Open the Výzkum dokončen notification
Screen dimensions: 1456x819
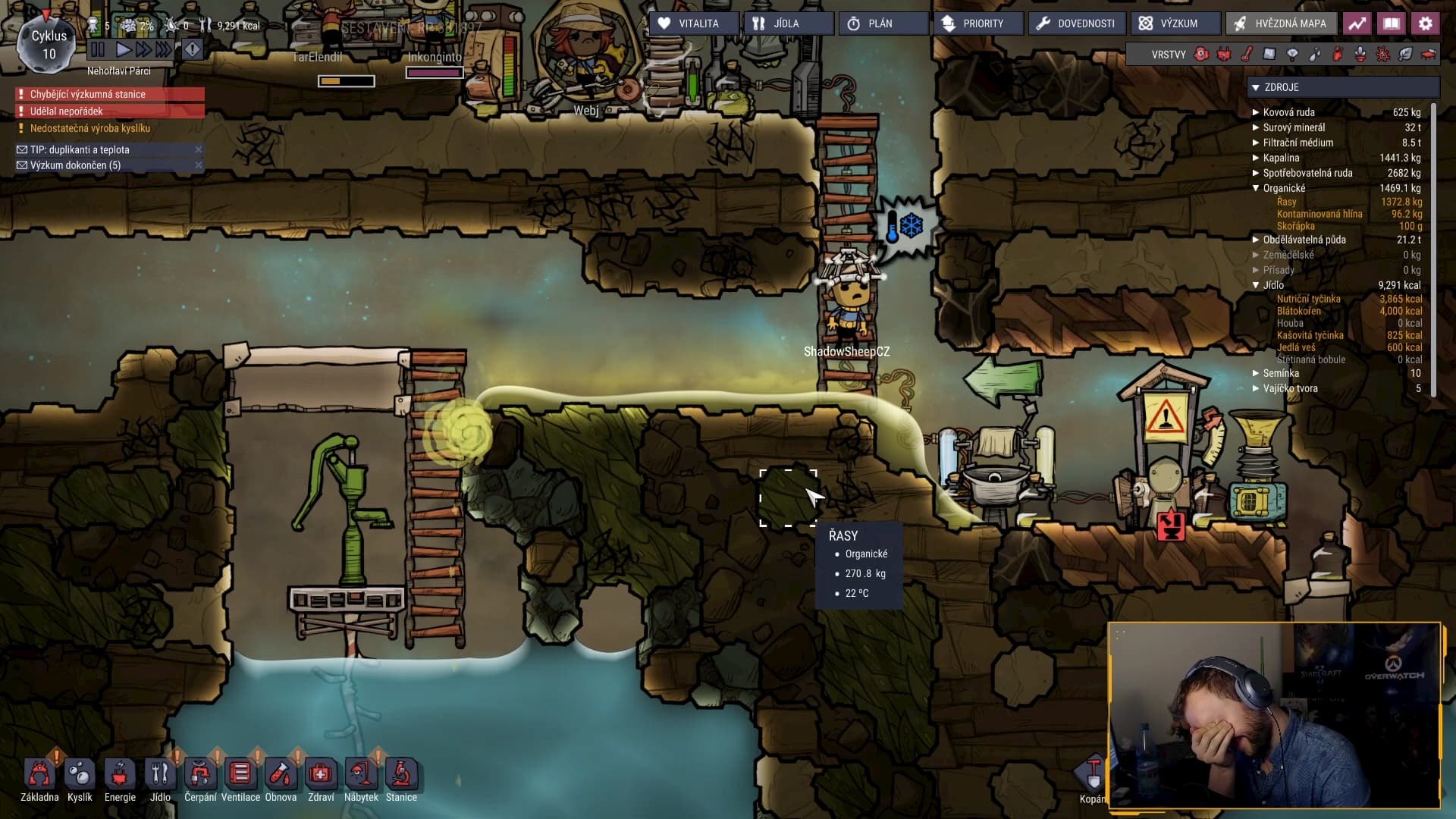[x=76, y=165]
